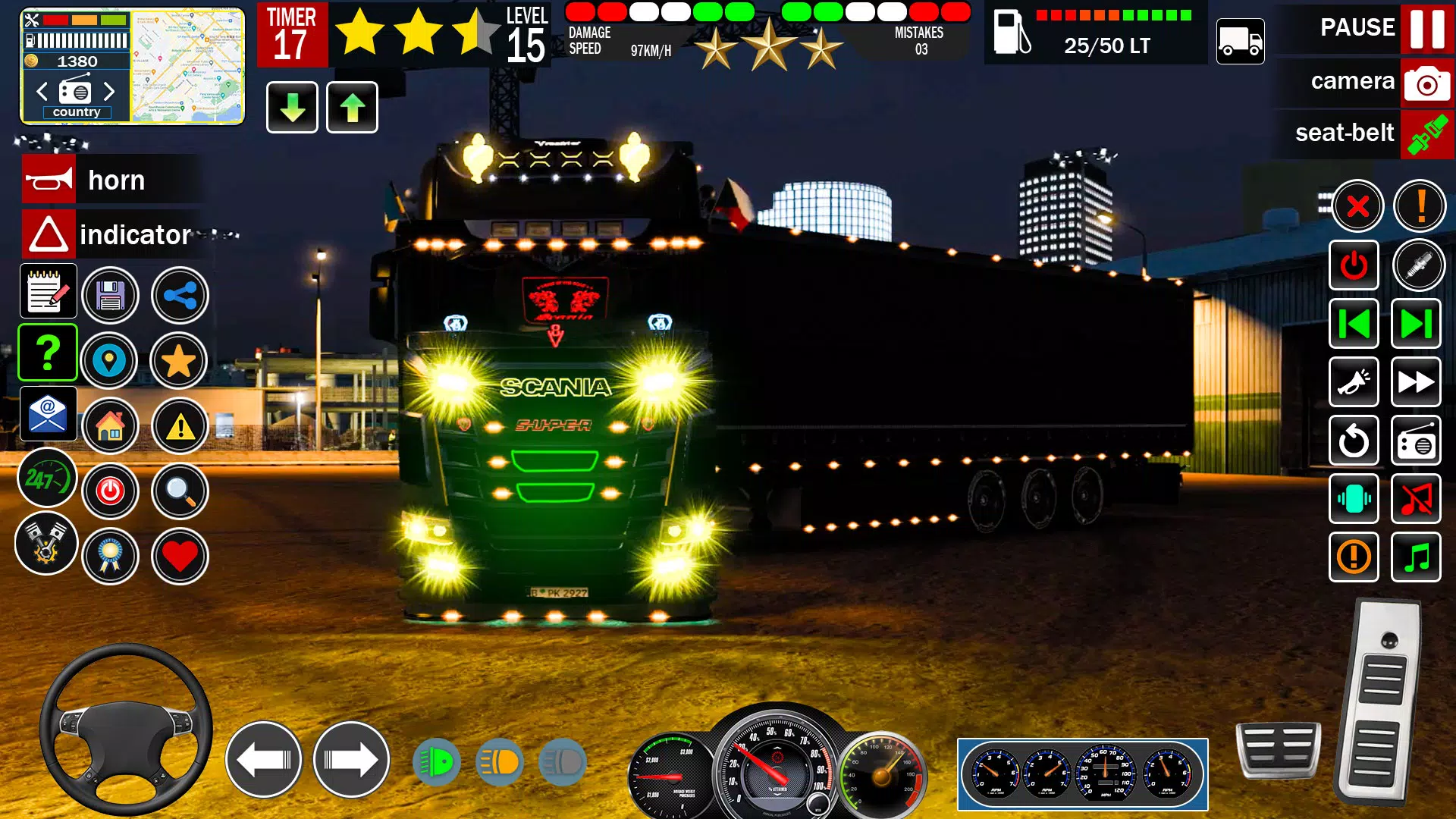Viewport: 1456px width, 819px height.
Task: Pause the game
Action: click(x=1426, y=28)
